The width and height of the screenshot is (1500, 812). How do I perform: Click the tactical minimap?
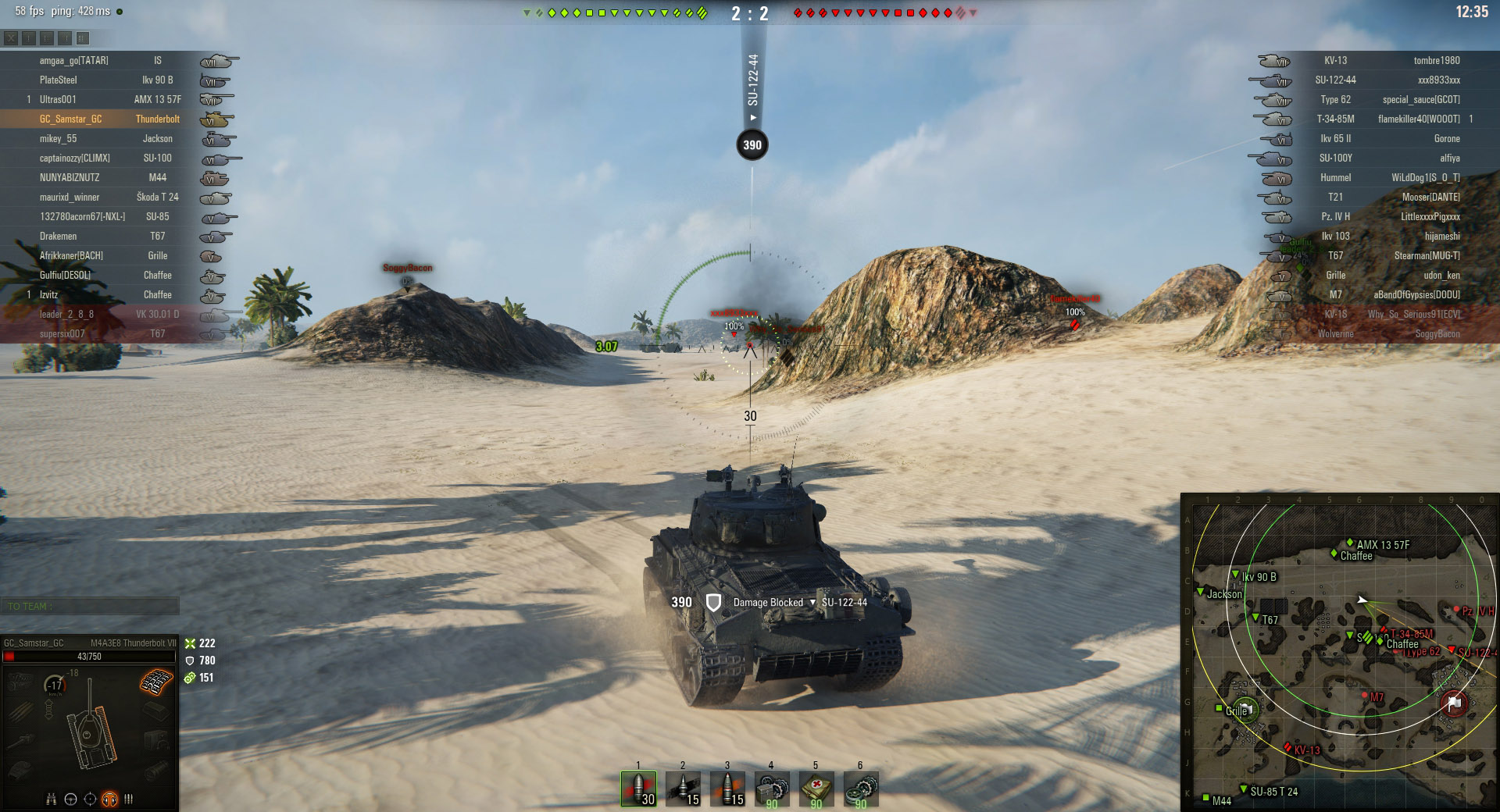[x=1340, y=653]
